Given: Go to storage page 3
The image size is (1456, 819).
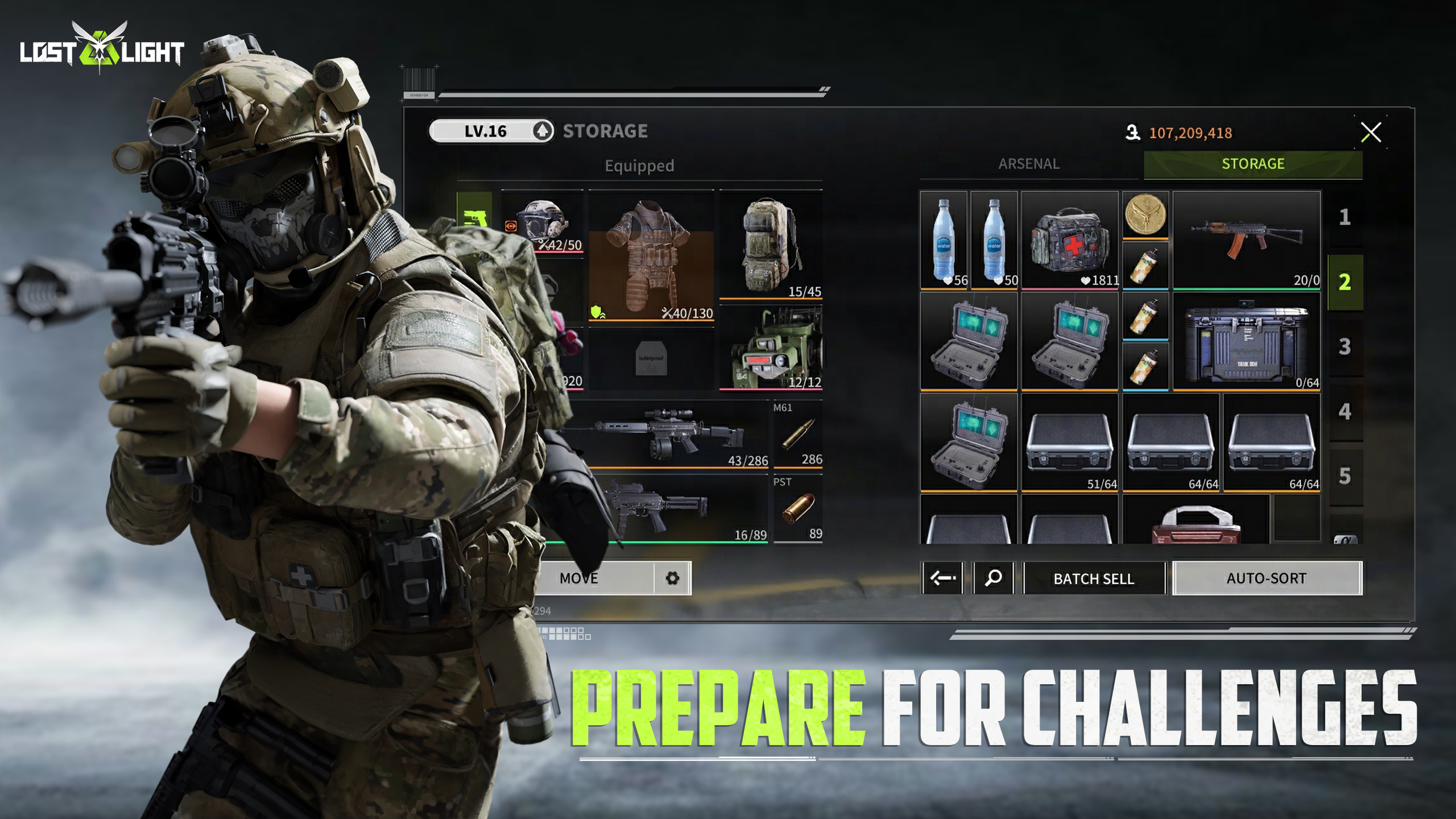Looking at the screenshot, I should pyautogui.click(x=1345, y=347).
